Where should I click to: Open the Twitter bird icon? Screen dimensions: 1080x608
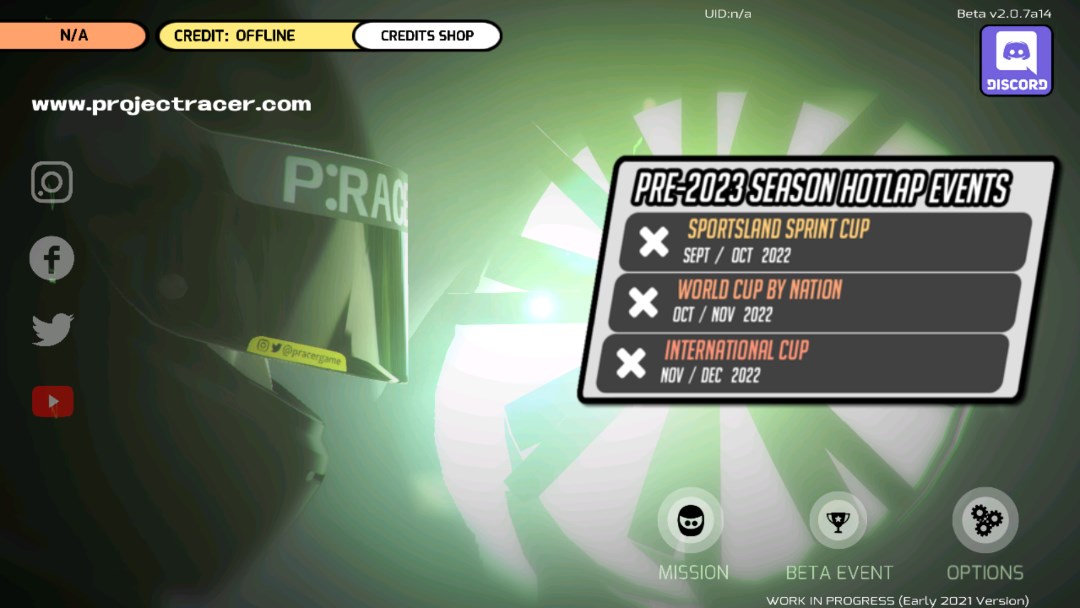pos(52,329)
